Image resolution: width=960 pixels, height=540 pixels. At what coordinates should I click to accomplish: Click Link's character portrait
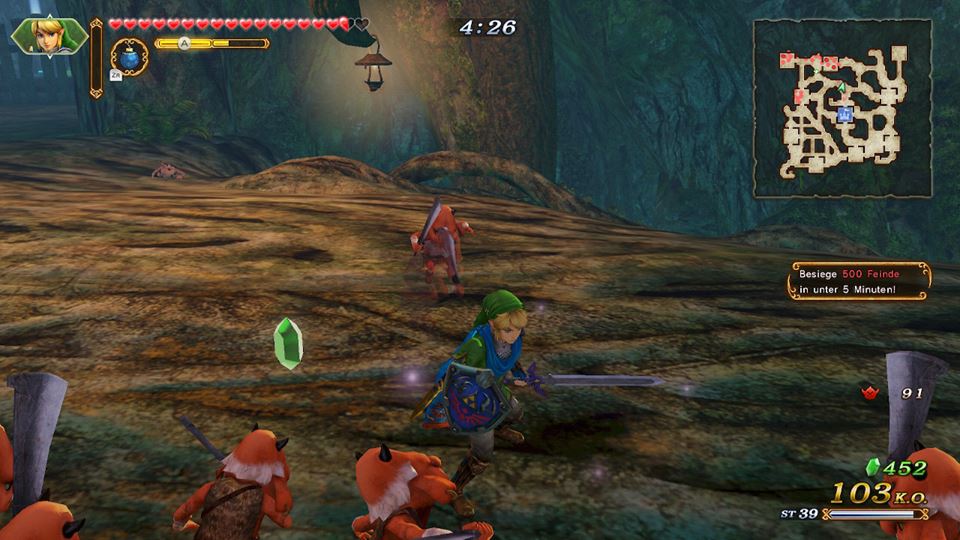48,37
